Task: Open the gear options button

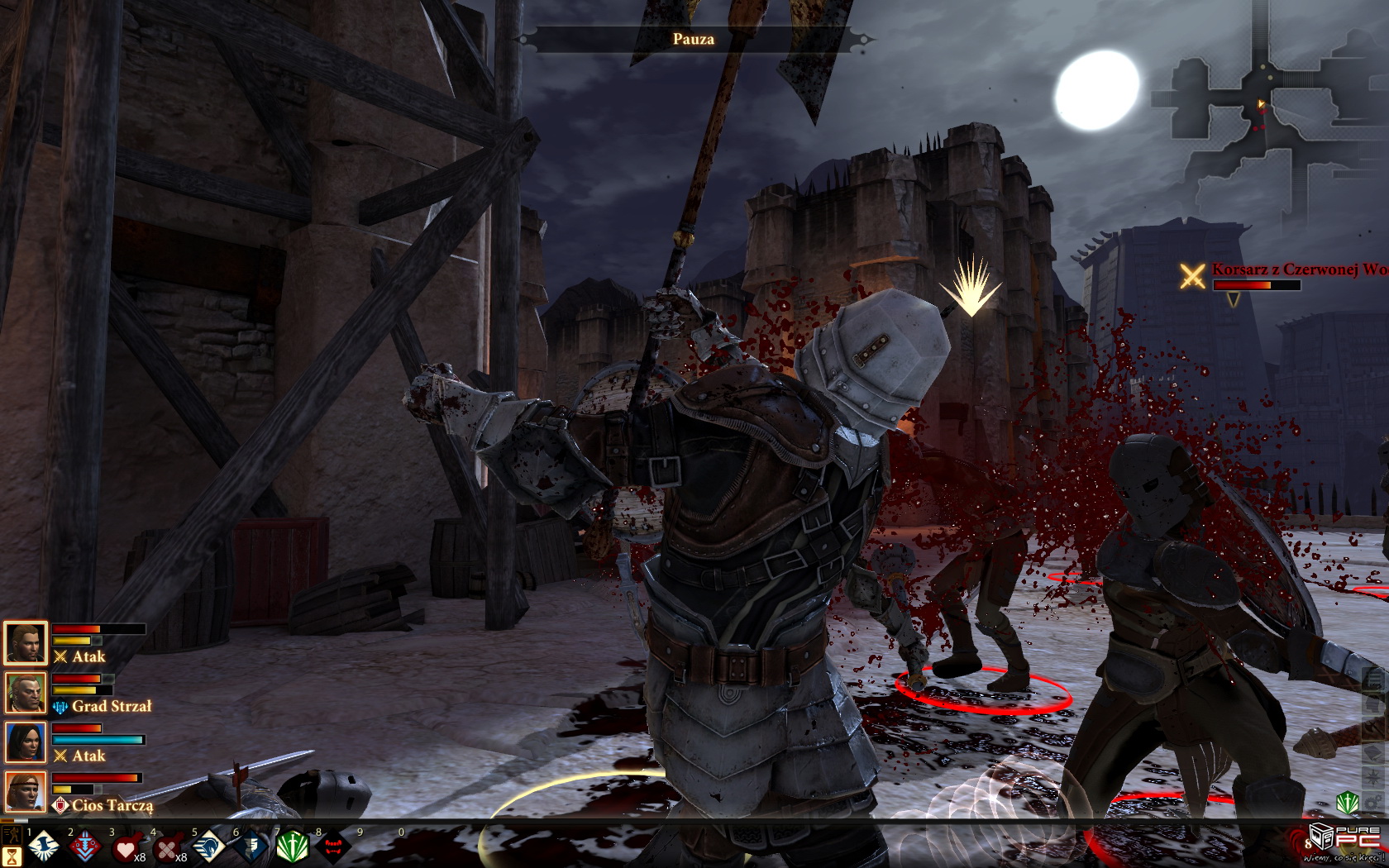Action: (x=1372, y=804)
